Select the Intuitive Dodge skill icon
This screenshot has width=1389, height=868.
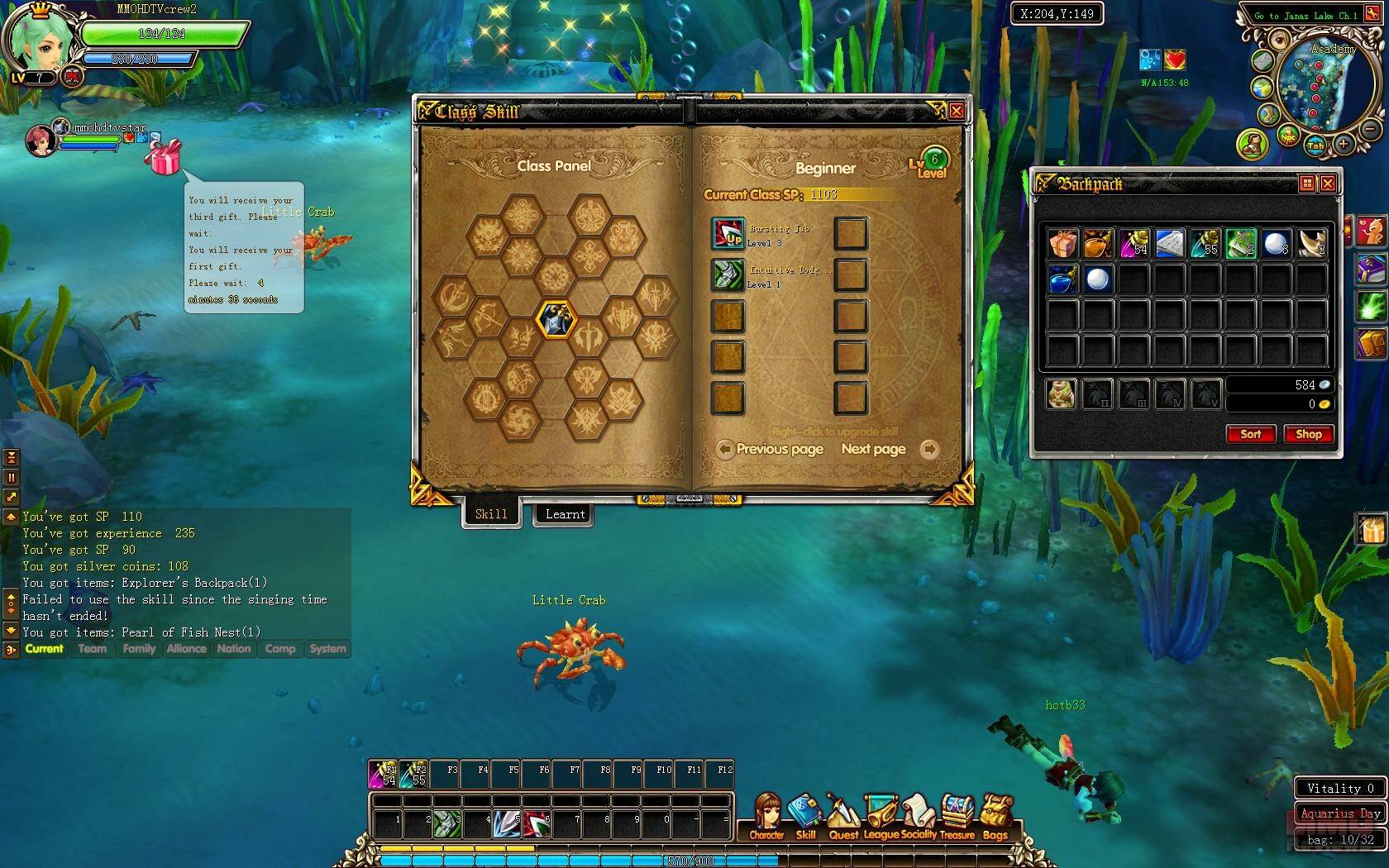coord(728,275)
